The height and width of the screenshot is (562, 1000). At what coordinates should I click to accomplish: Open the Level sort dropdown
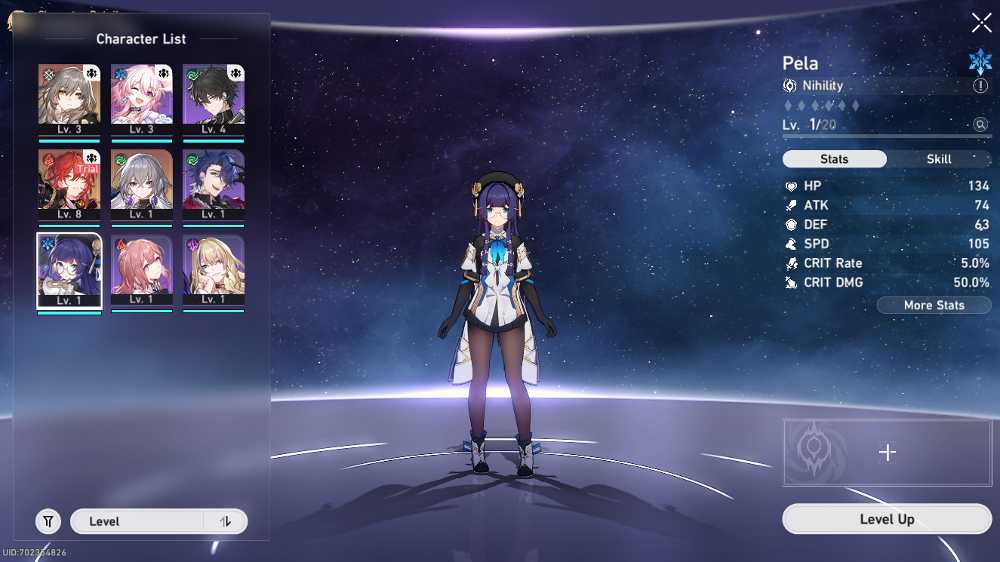138,521
